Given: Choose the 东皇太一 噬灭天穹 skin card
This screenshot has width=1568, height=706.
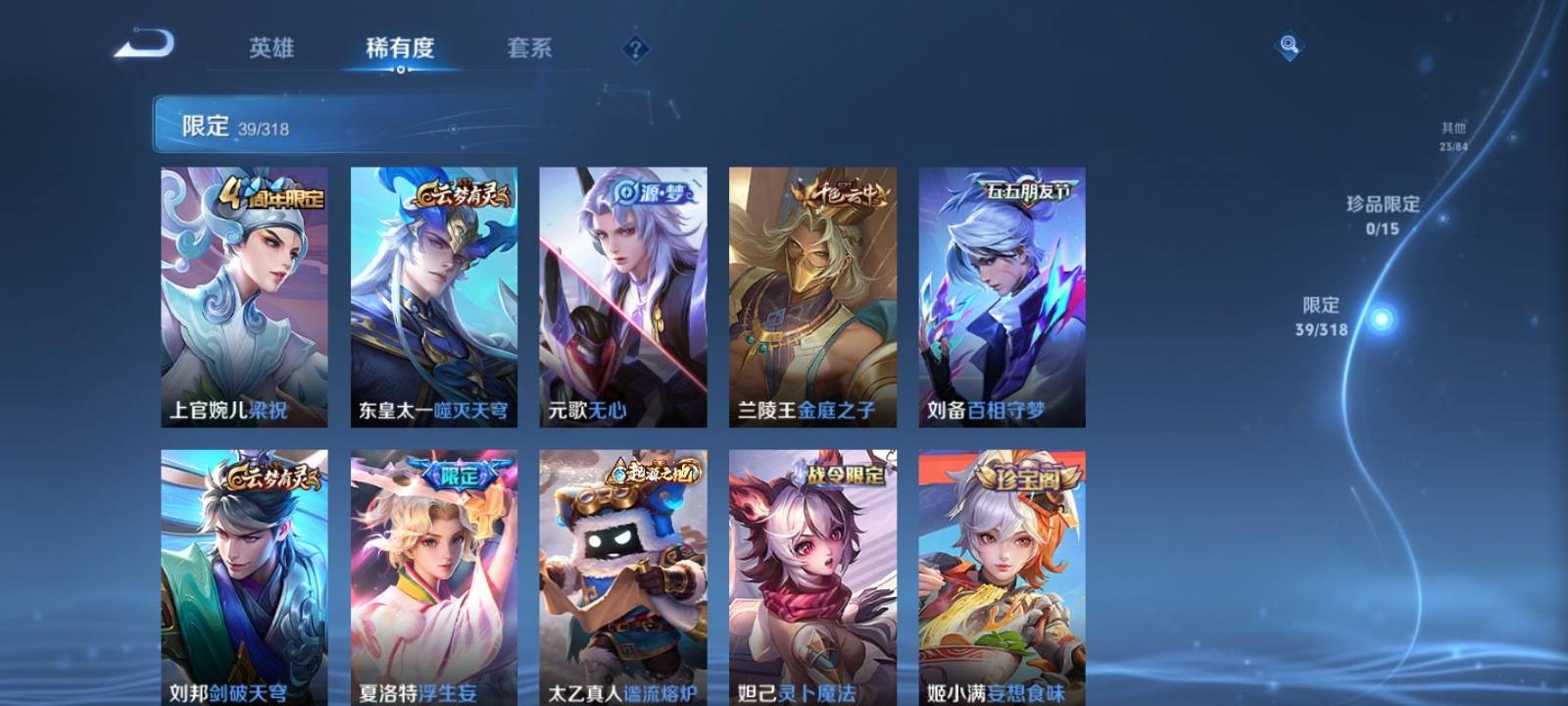Looking at the screenshot, I should (433, 296).
